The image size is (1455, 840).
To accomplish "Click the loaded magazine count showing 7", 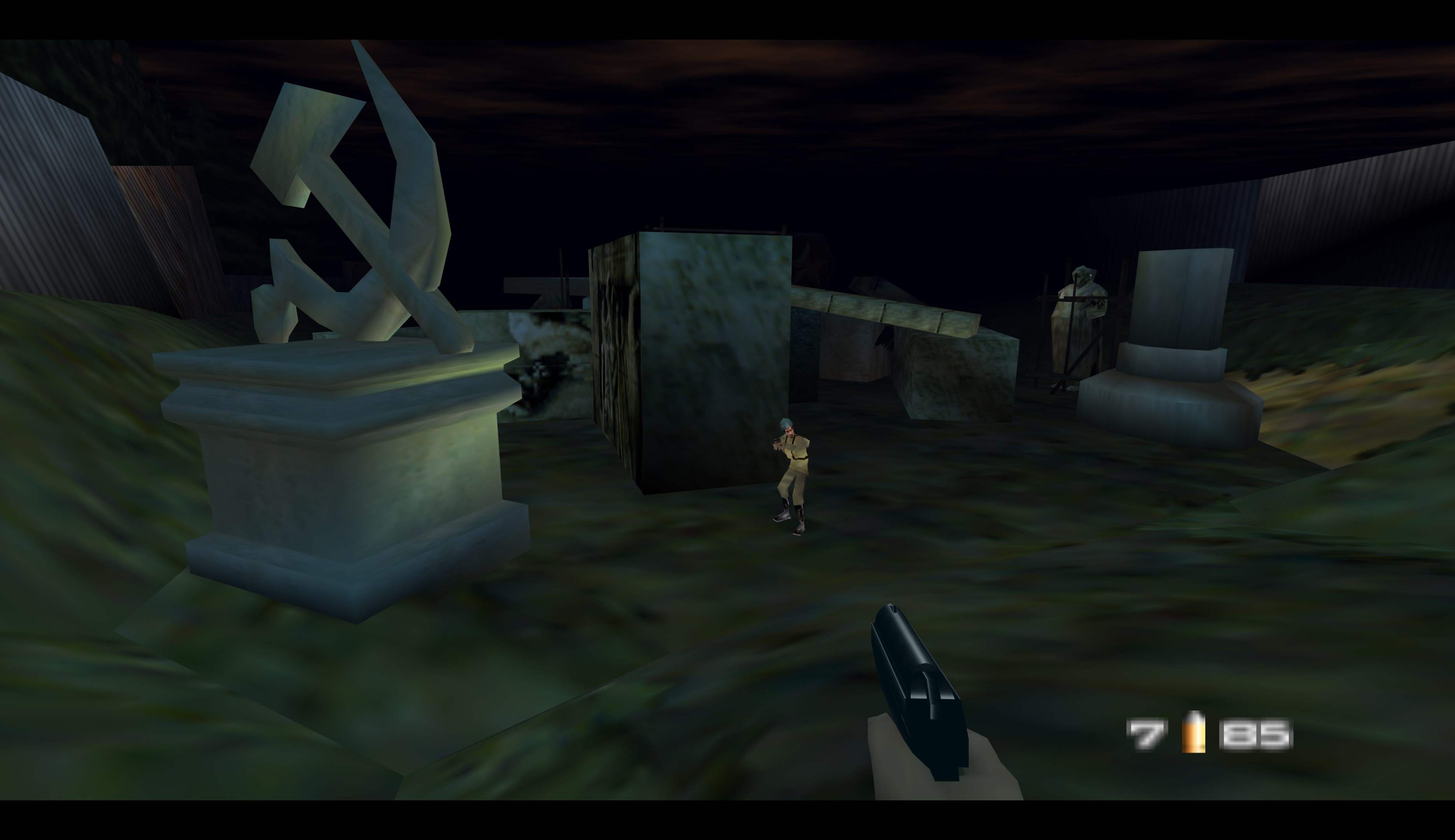I will [x=1147, y=734].
